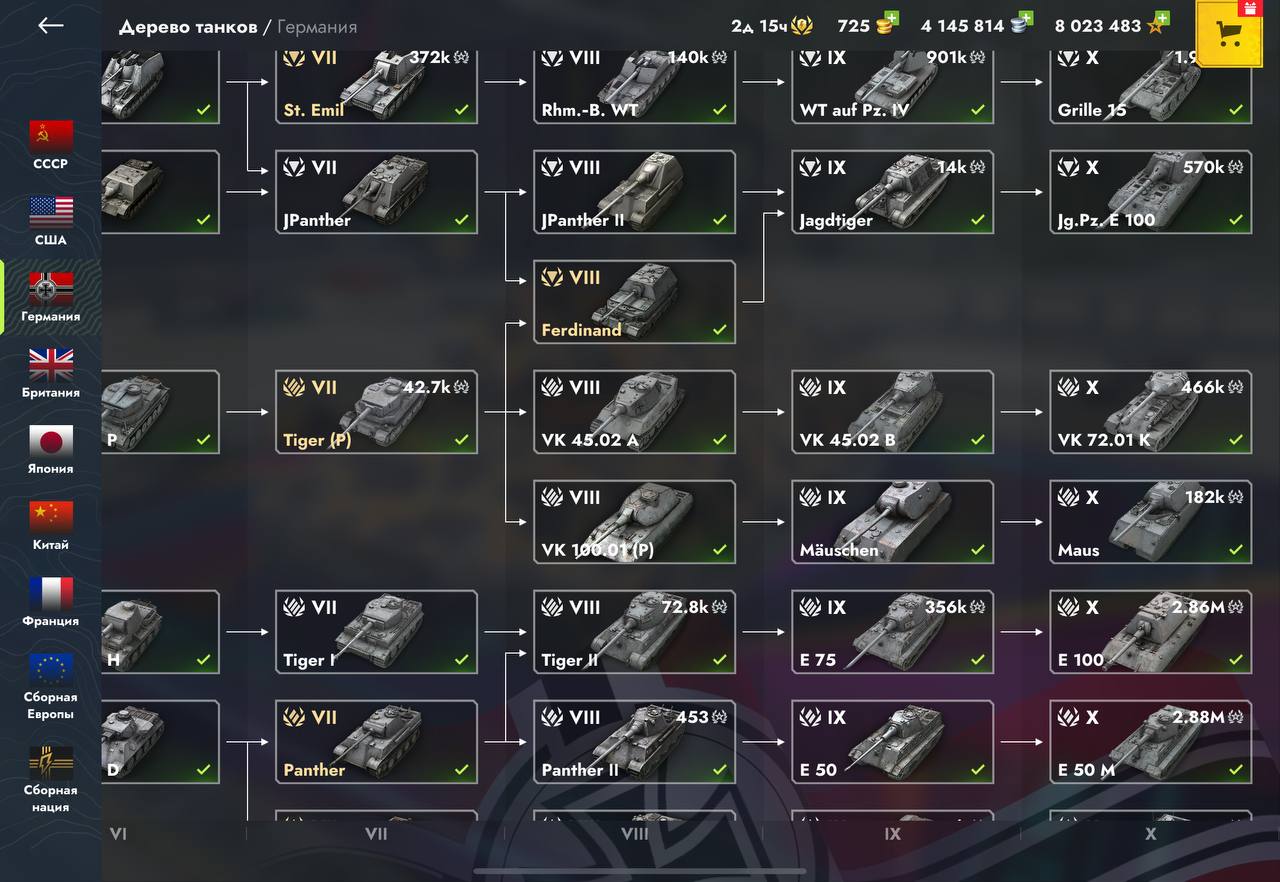Select the США nation tab
The image size is (1280, 882).
tap(51, 220)
